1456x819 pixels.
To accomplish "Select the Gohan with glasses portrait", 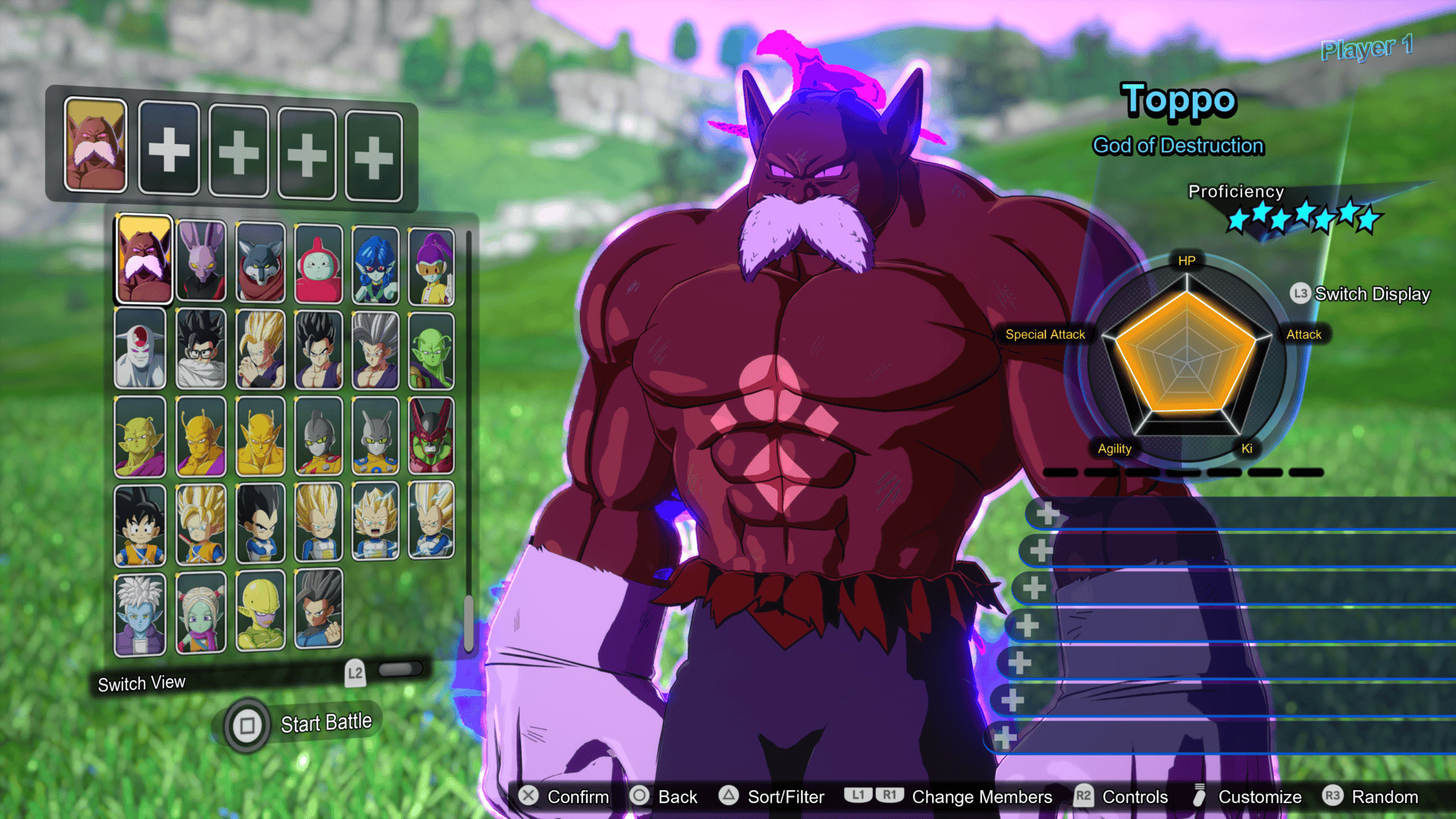I will click(201, 349).
